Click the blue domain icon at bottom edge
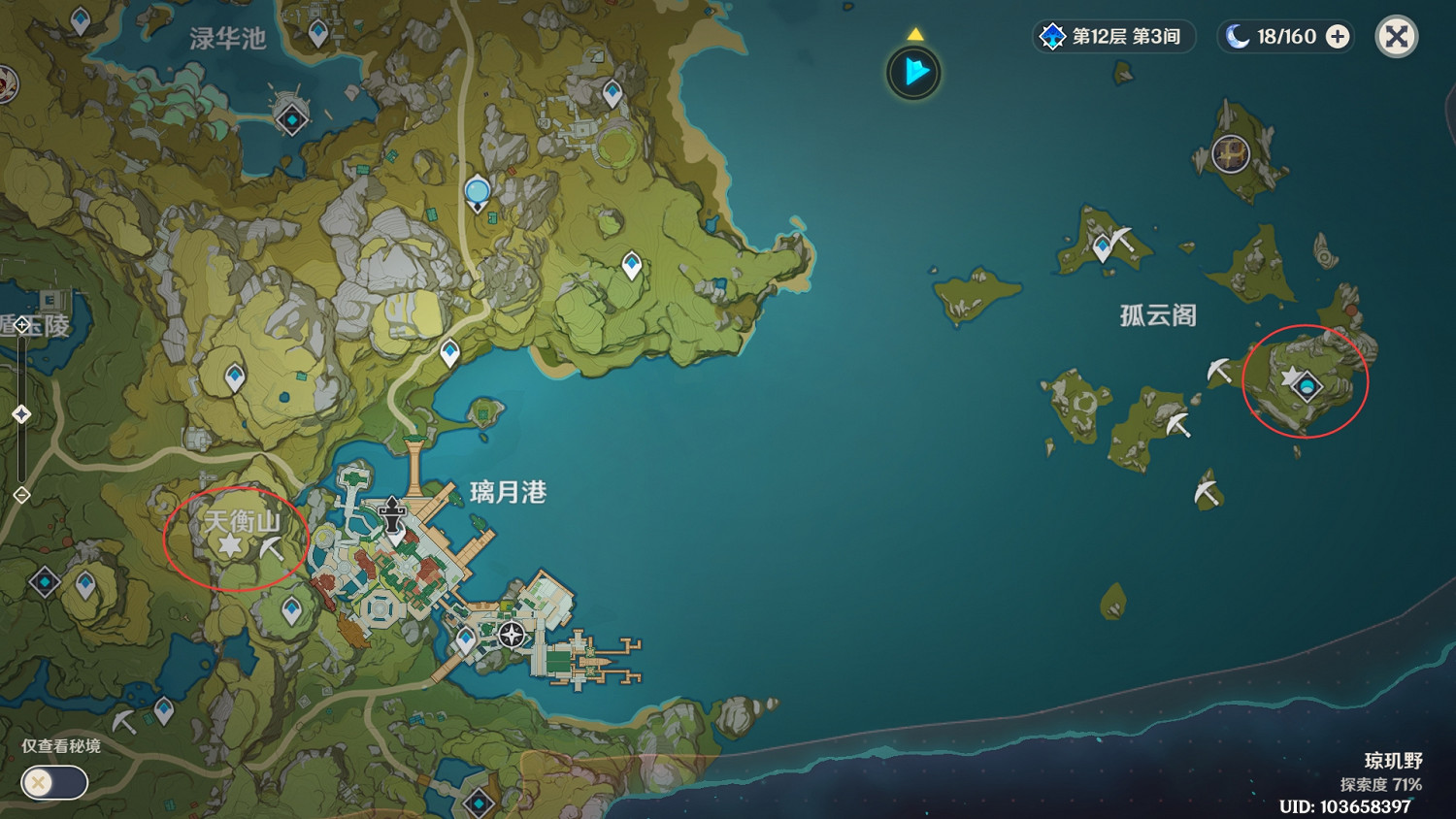This screenshot has width=1456, height=819. pos(480,804)
